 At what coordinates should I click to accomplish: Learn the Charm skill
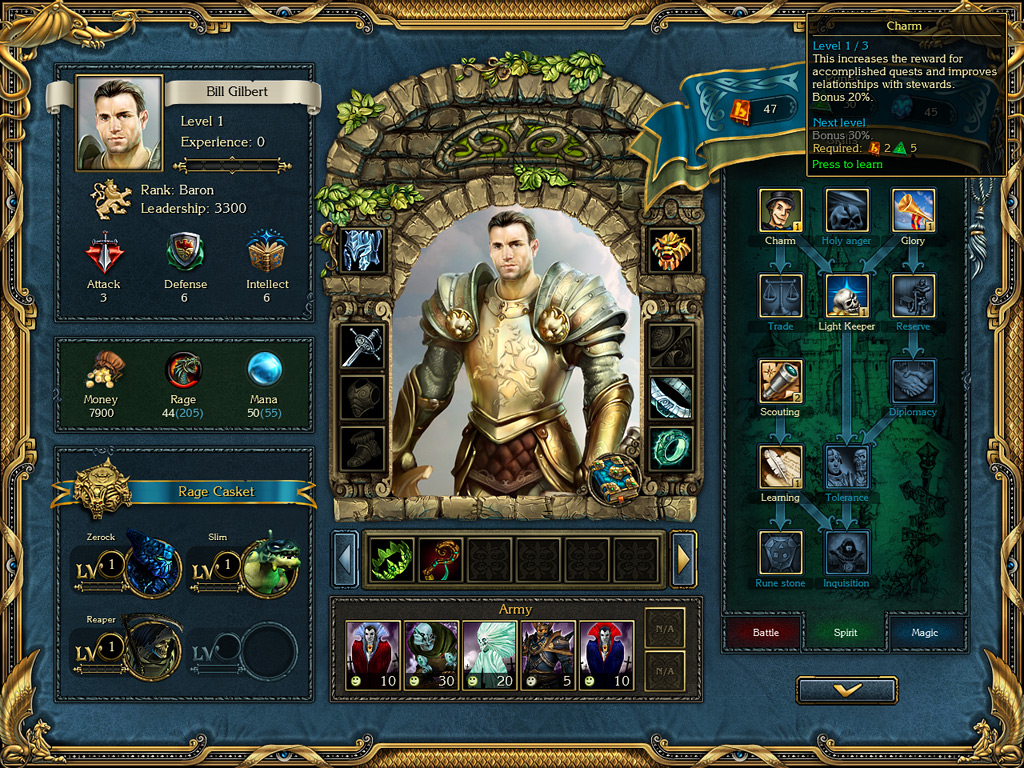tap(780, 210)
